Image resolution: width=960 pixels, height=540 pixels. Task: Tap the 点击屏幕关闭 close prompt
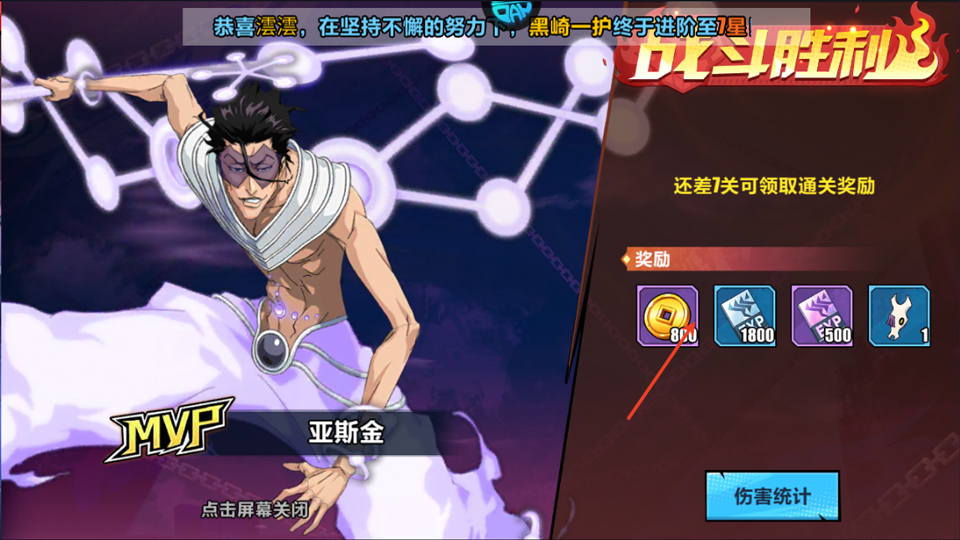[254, 509]
